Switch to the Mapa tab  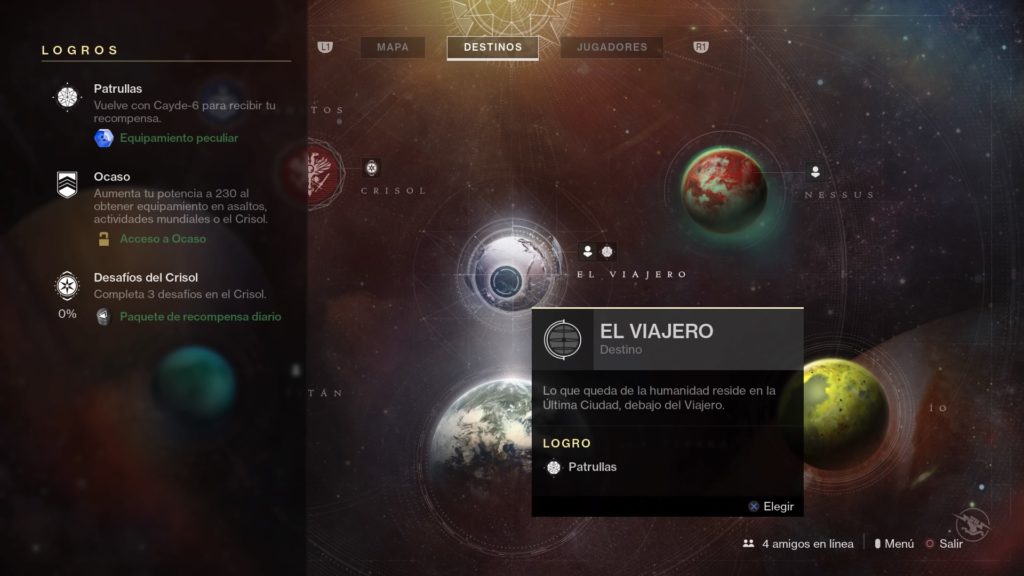[392, 47]
